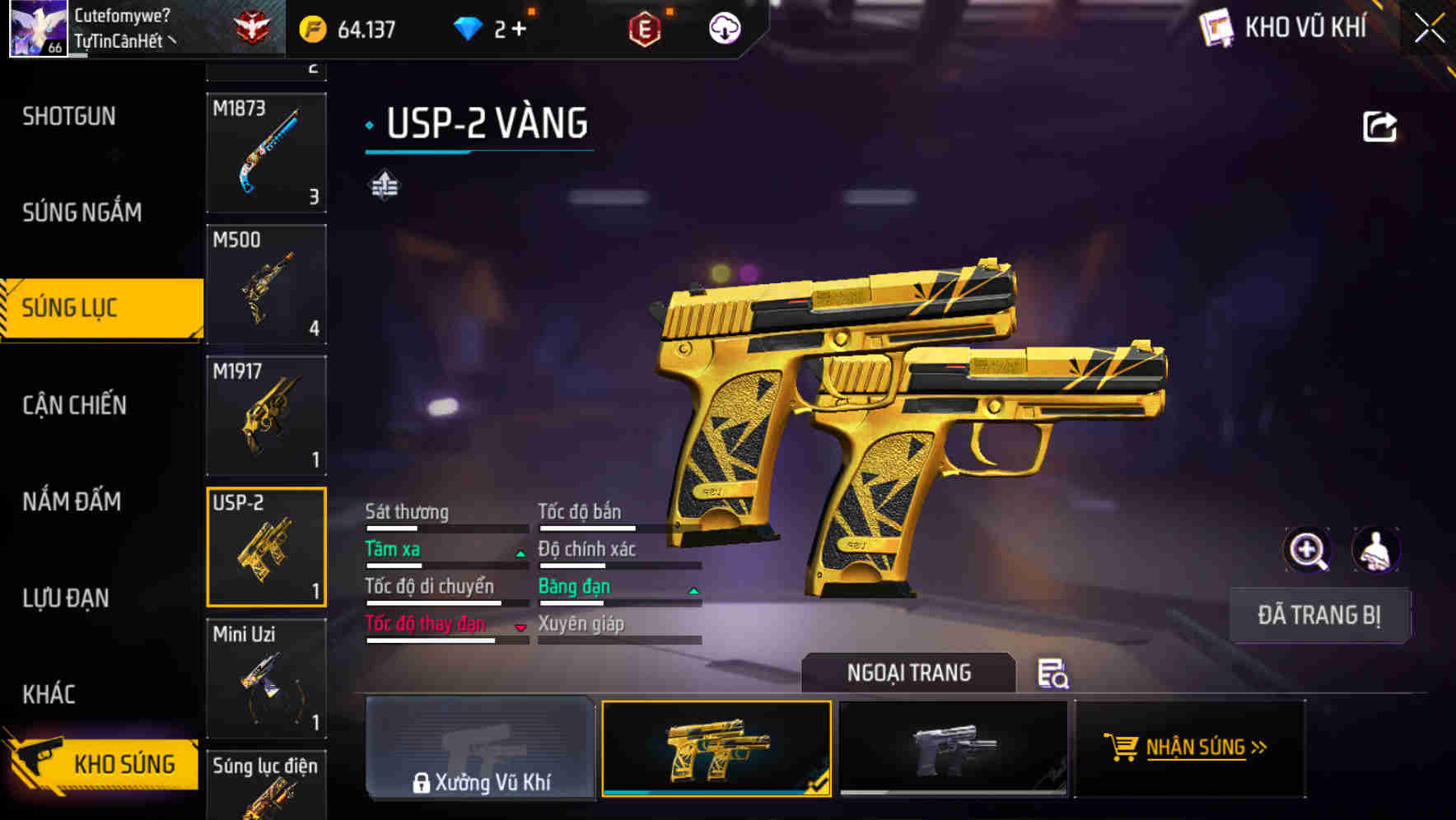Choose the M500 weapon slot

point(266,284)
